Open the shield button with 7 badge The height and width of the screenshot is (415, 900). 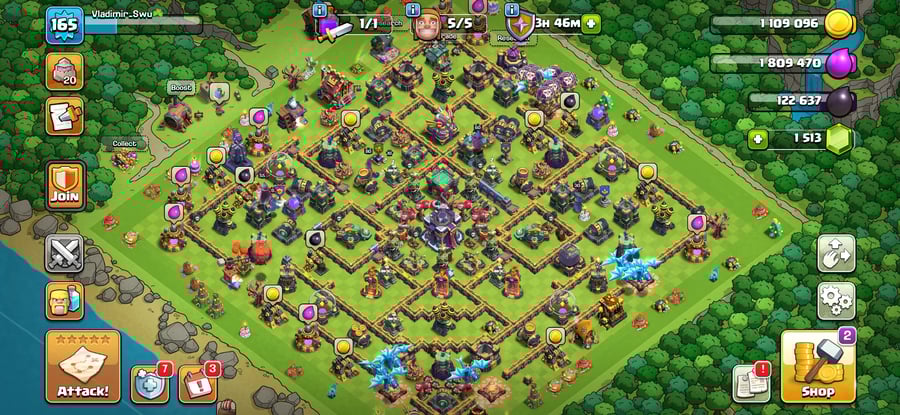tap(150, 384)
